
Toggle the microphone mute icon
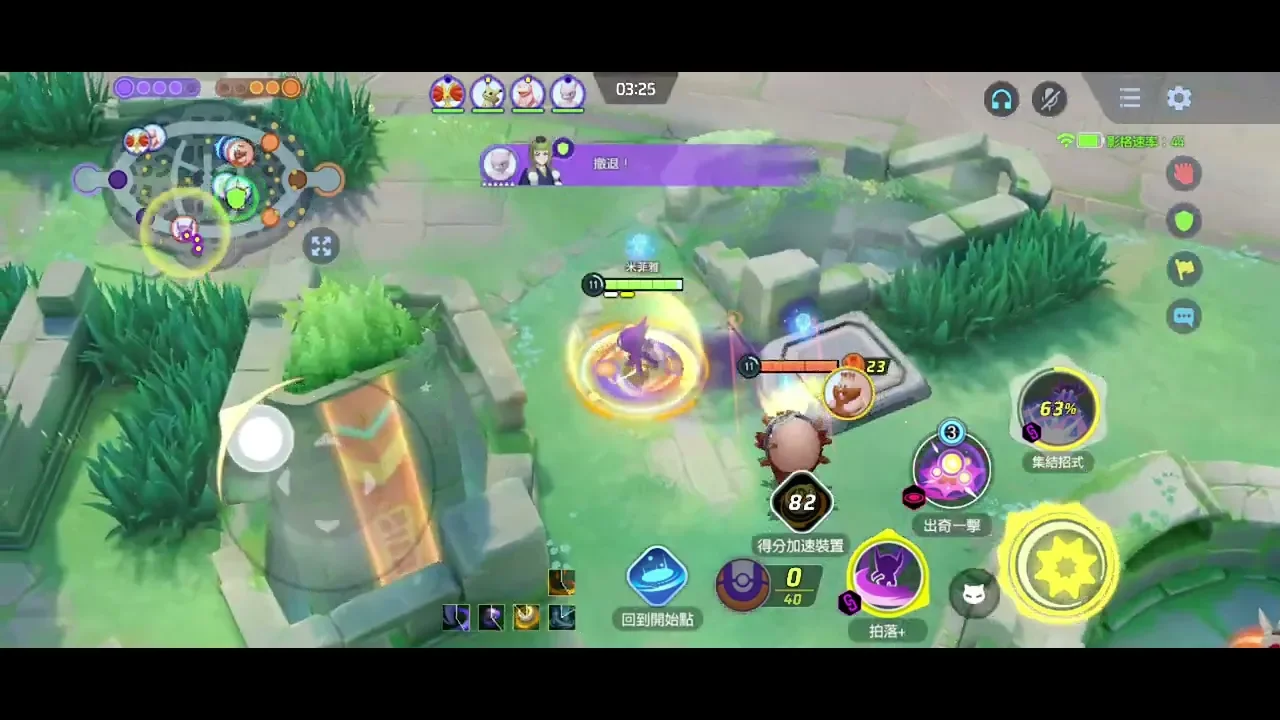1049,98
